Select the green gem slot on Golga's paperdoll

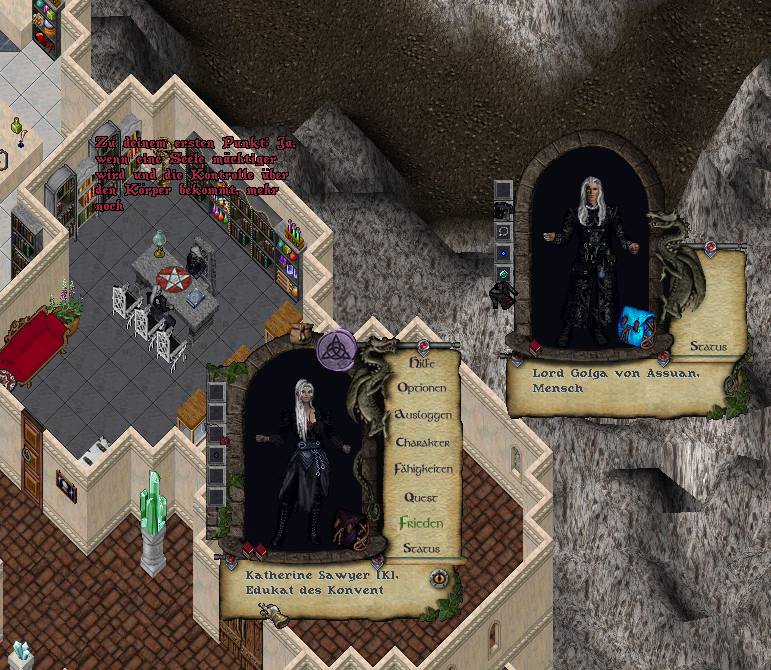(504, 275)
